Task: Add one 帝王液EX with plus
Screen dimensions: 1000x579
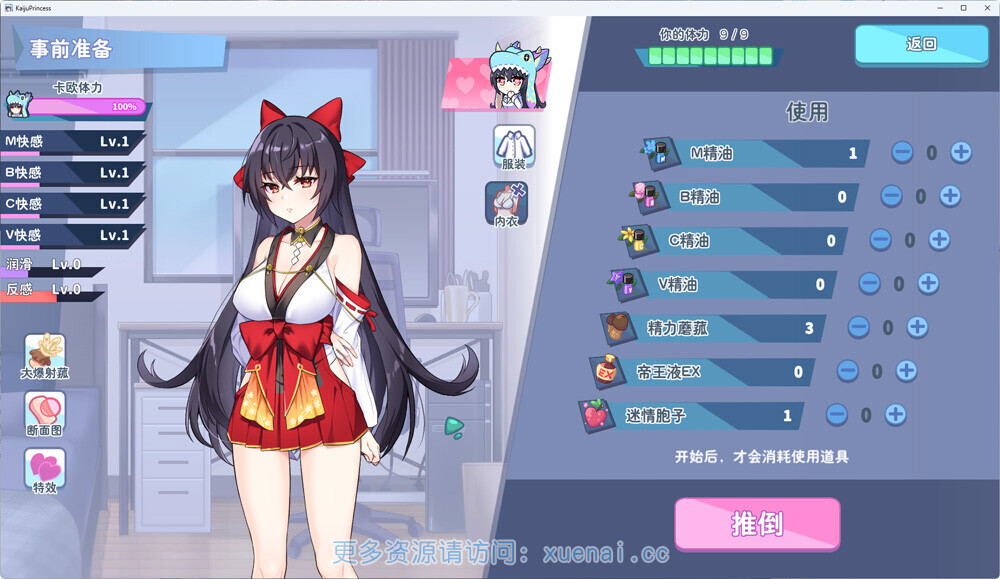Action: coord(906,371)
